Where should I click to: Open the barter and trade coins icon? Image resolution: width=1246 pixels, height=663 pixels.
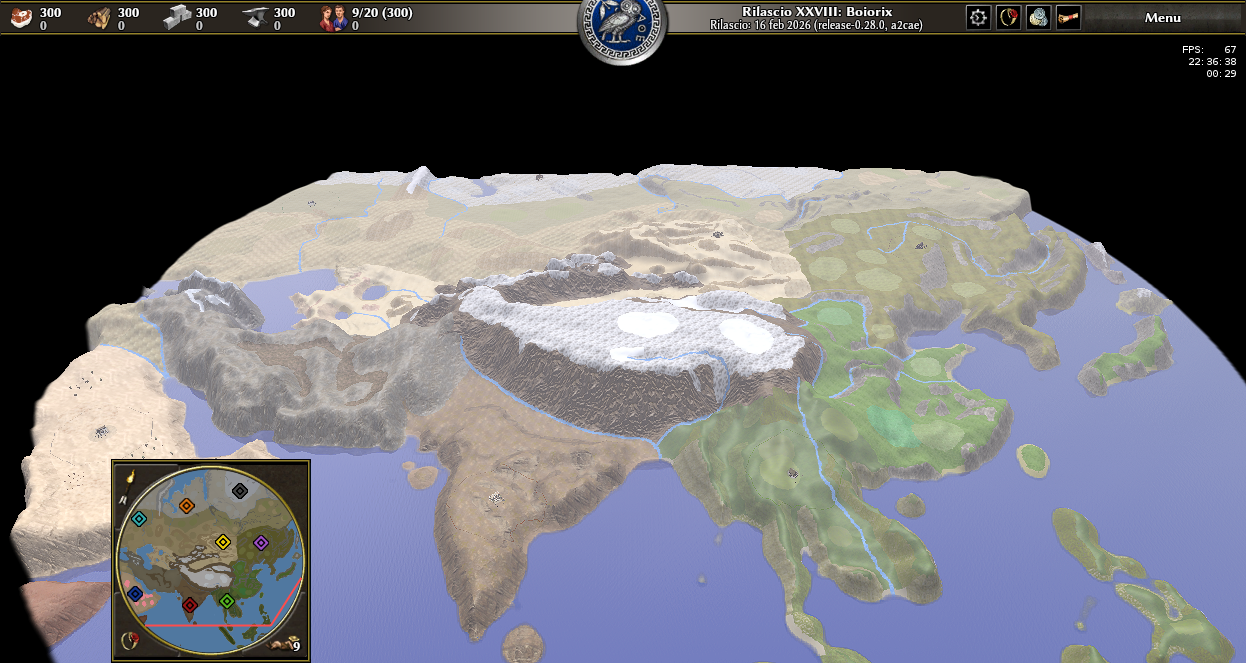(1038, 17)
